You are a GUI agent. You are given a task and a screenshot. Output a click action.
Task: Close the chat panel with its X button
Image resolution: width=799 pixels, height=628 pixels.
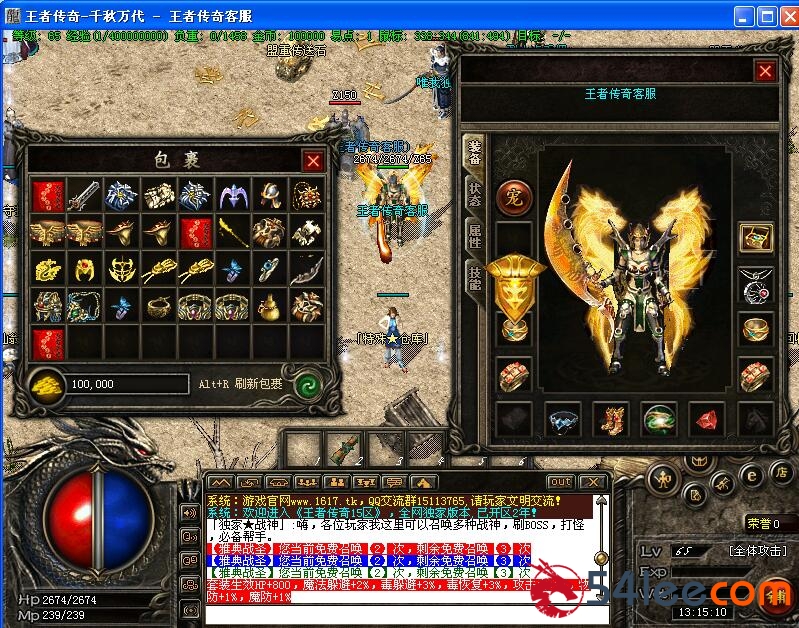(x=592, y=482)
